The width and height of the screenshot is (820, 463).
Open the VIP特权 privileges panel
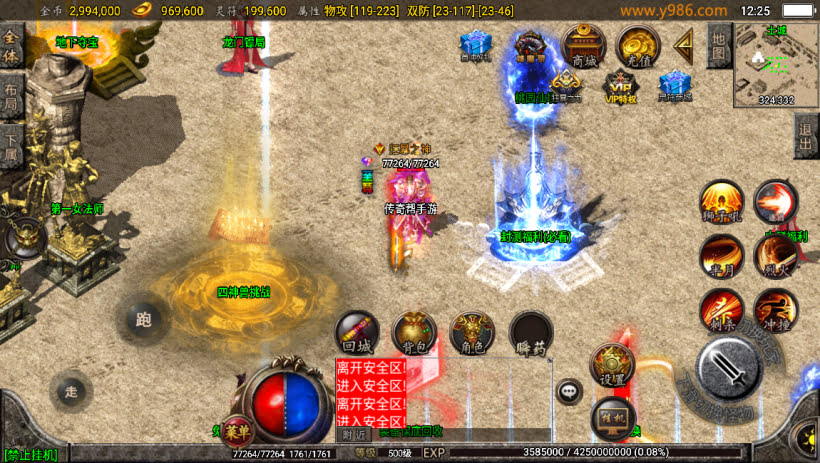coord(621,88)
